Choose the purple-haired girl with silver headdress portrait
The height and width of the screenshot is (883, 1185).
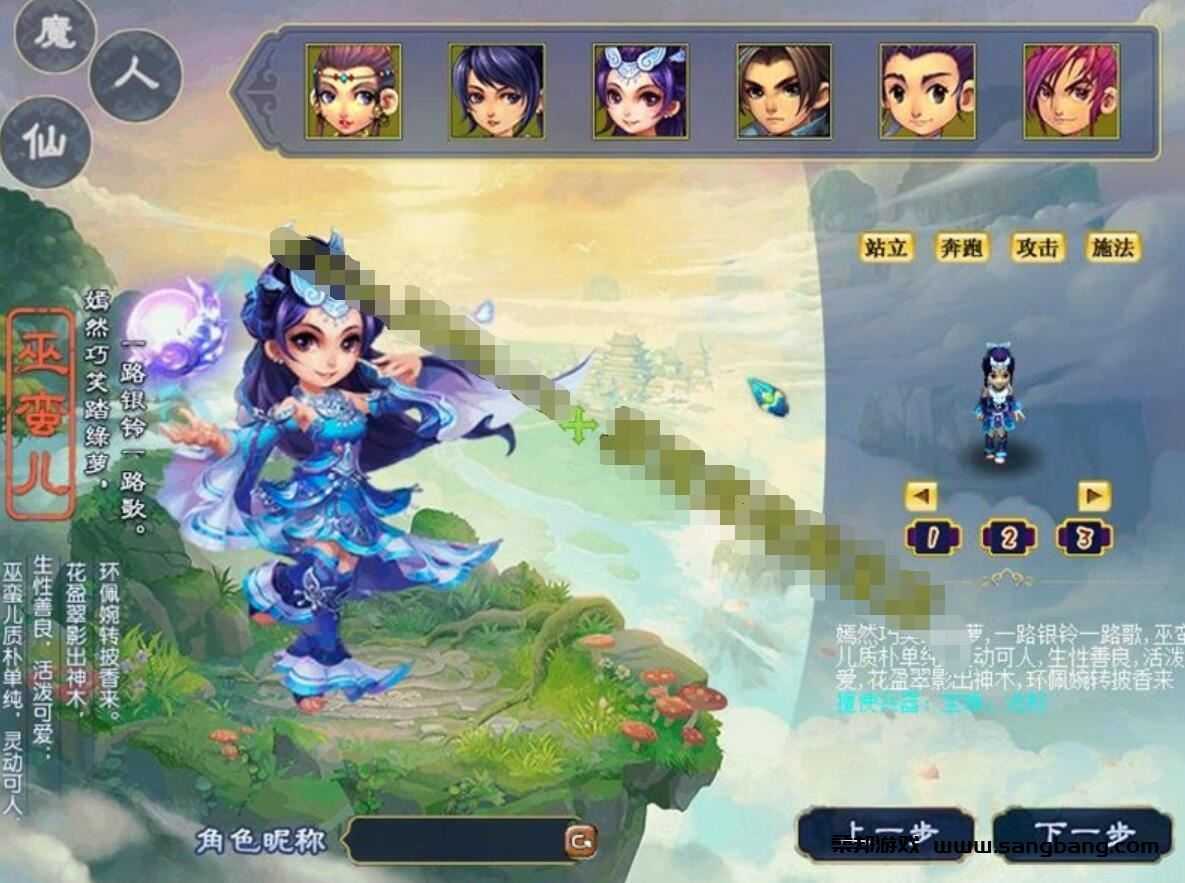[x=640, y=91]
